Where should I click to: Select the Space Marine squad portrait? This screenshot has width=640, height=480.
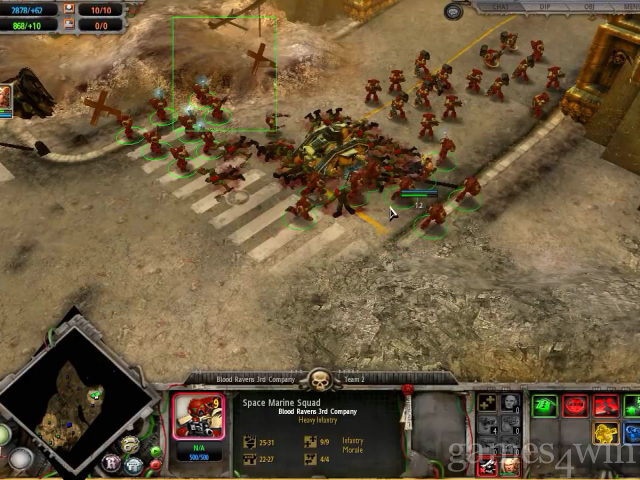coord(198,418)
